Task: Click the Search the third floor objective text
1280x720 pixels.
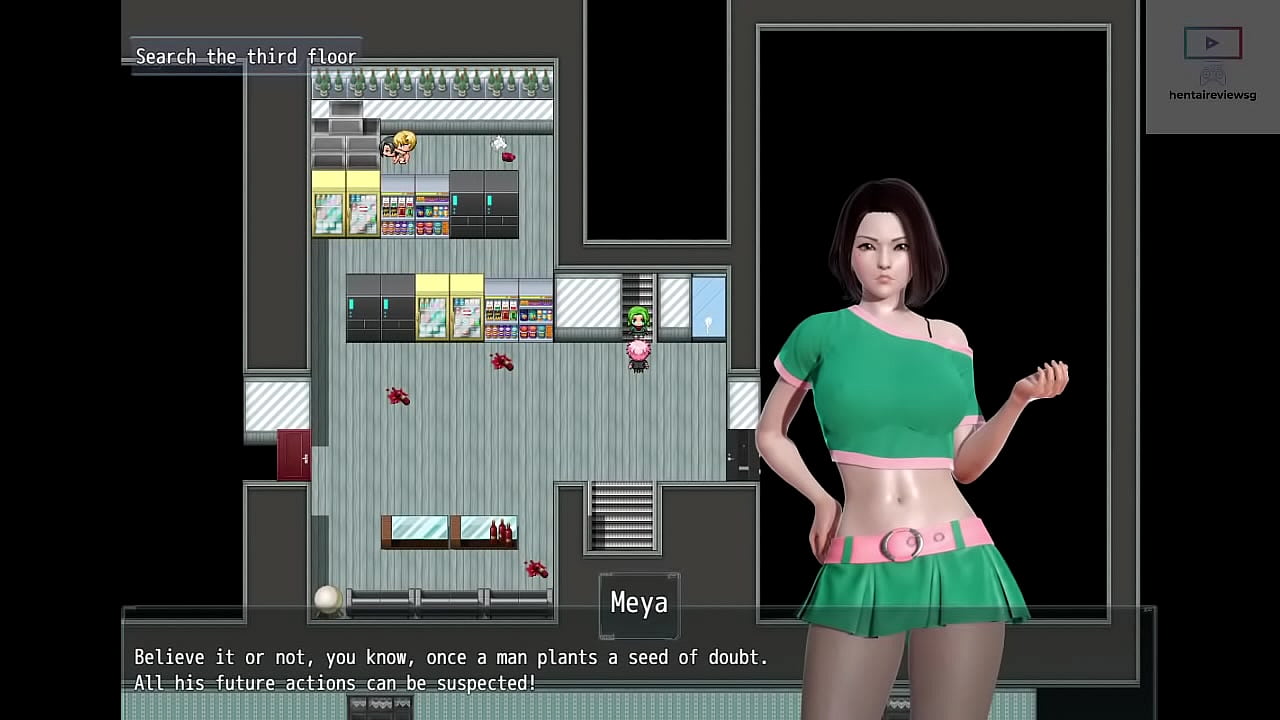Action: 246,57
